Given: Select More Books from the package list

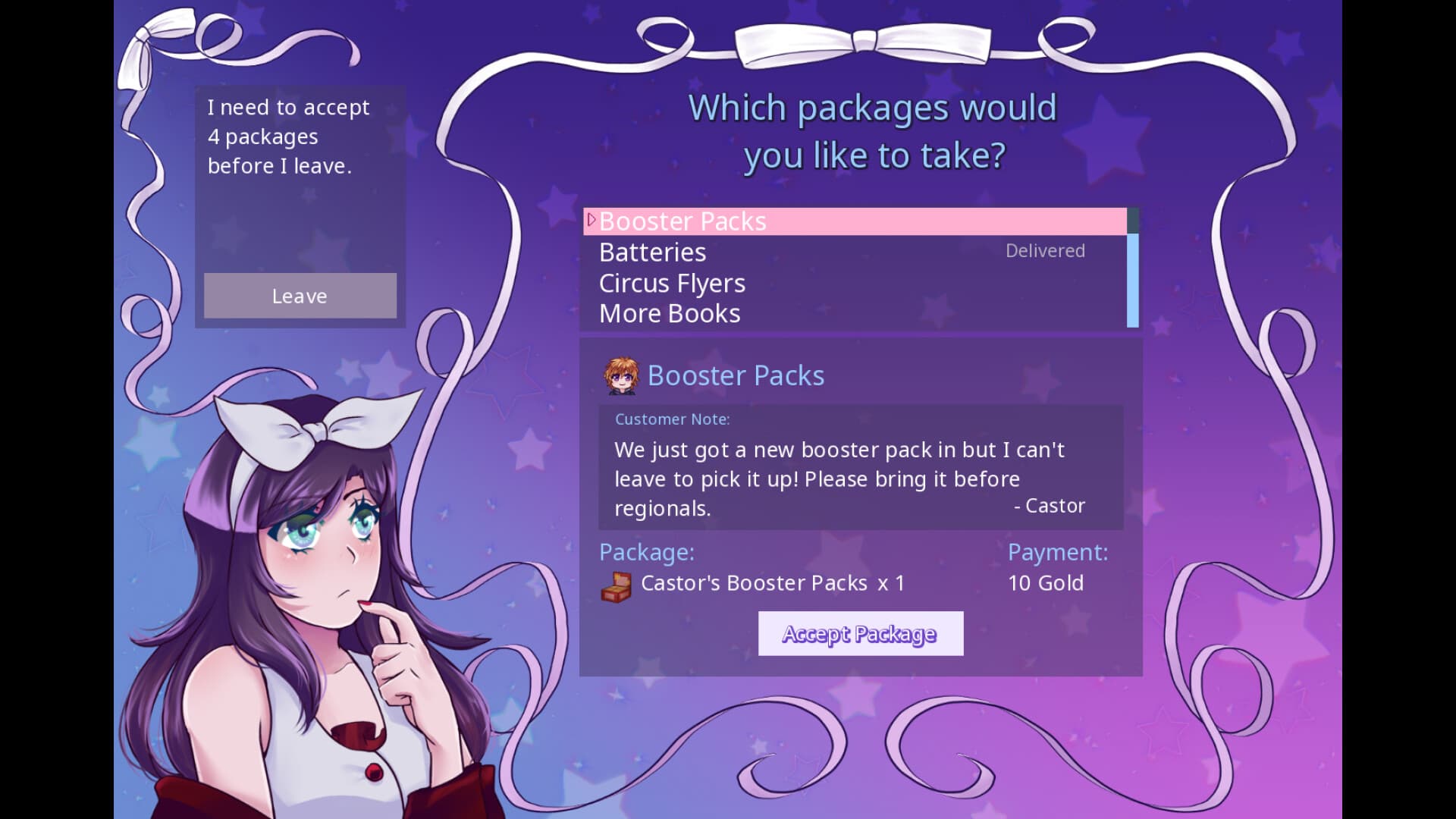Looking at the screenshot, I should tap(669, 312).
